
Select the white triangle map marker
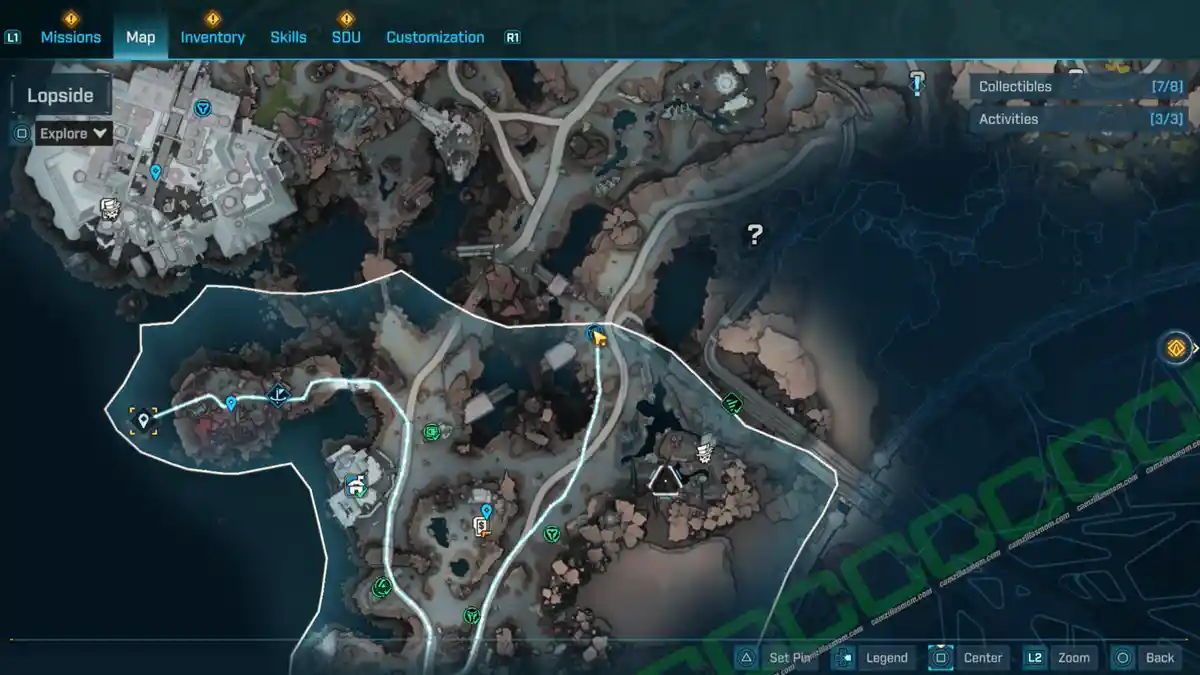pyautogui.click(x=664, y=481)
